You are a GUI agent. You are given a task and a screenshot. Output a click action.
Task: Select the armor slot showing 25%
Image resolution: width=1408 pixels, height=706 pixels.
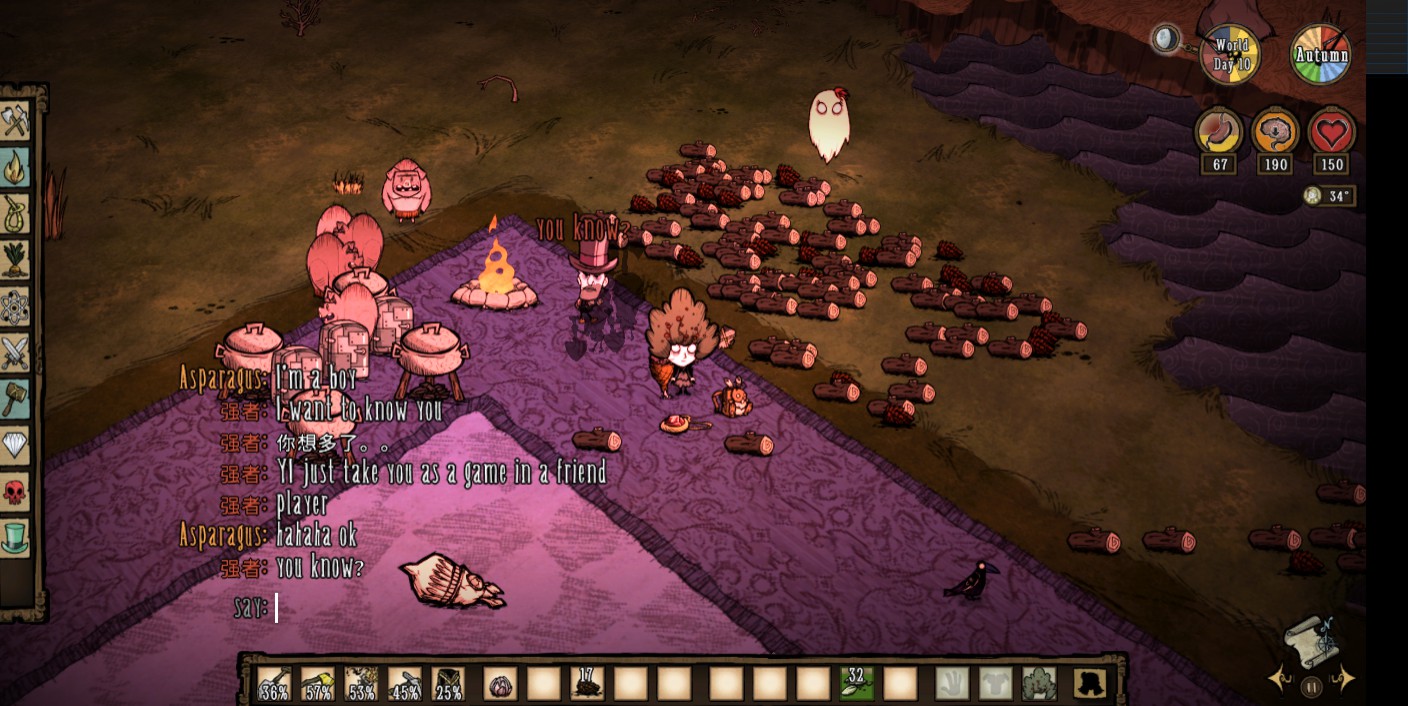point(448,683)
